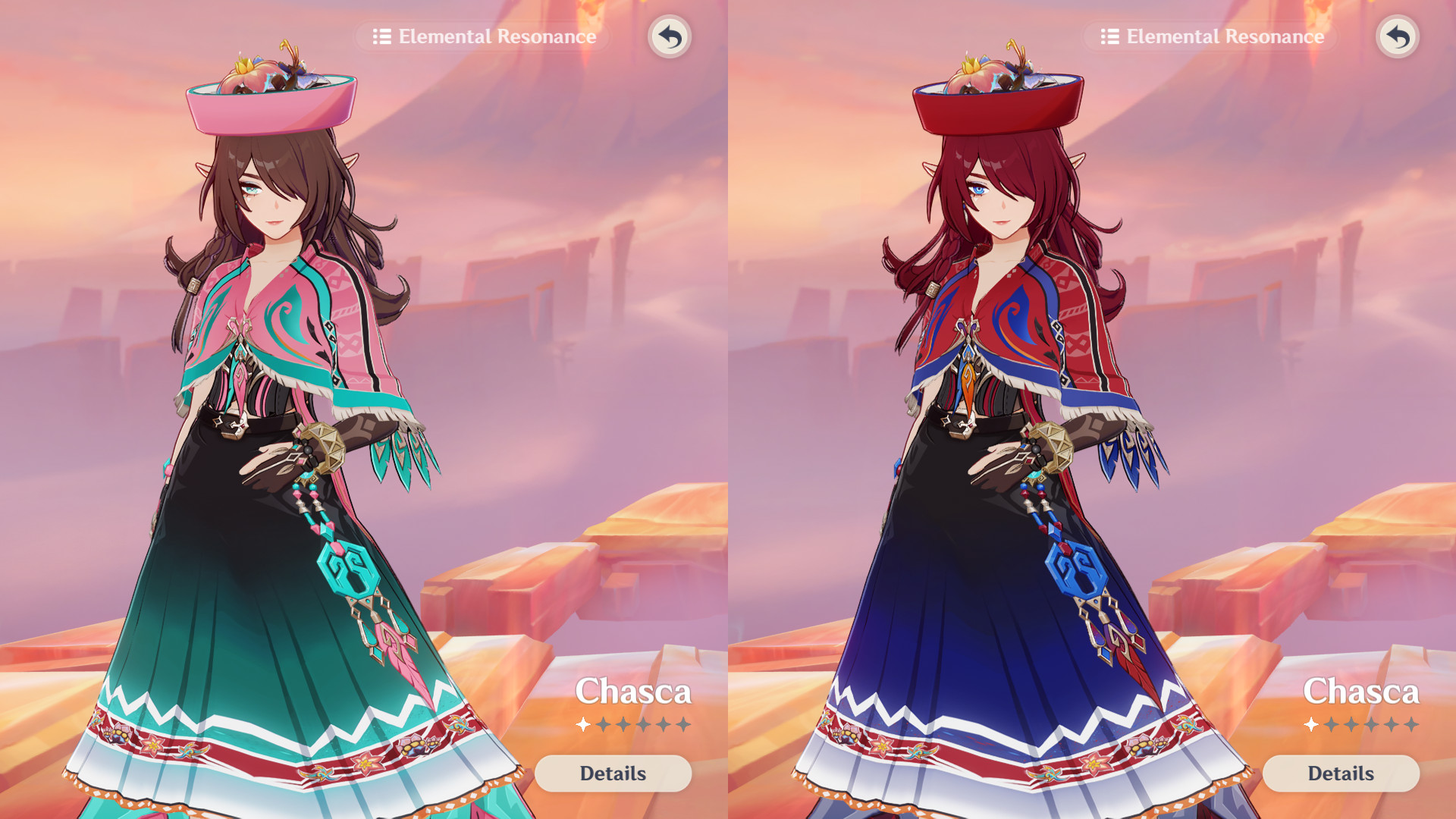Select the lit first star under right Chasca name
1456x819 pixels.
coord(1310,724)
